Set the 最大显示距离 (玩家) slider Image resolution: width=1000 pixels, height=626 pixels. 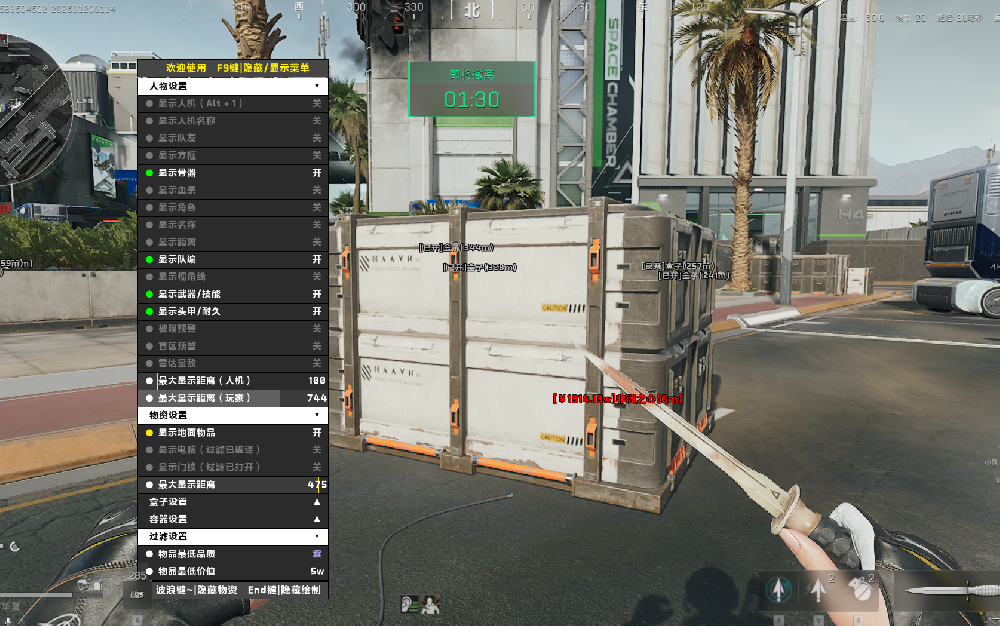click(x=232, y=397)
